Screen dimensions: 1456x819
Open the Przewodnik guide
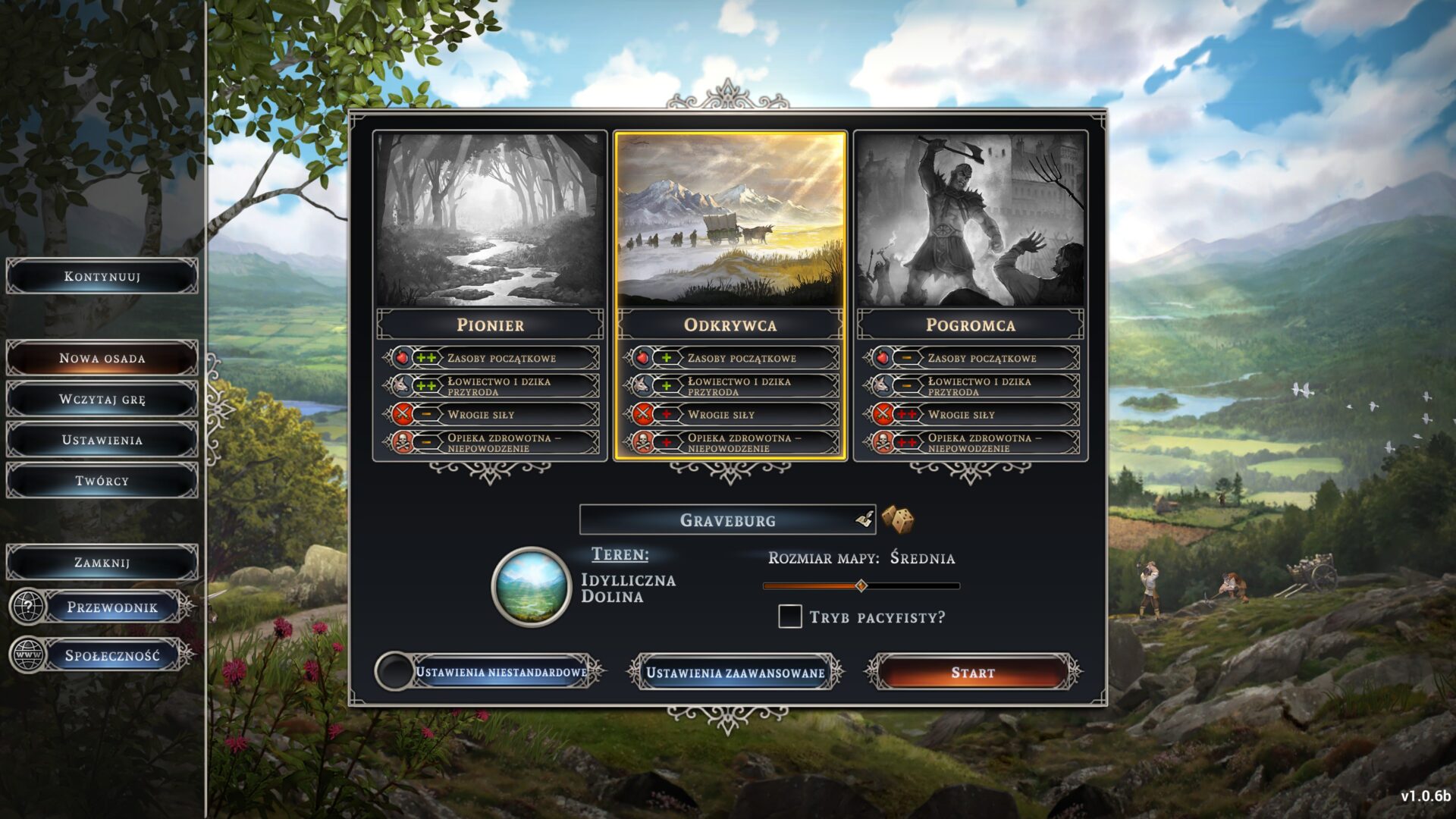coord(111,607)
